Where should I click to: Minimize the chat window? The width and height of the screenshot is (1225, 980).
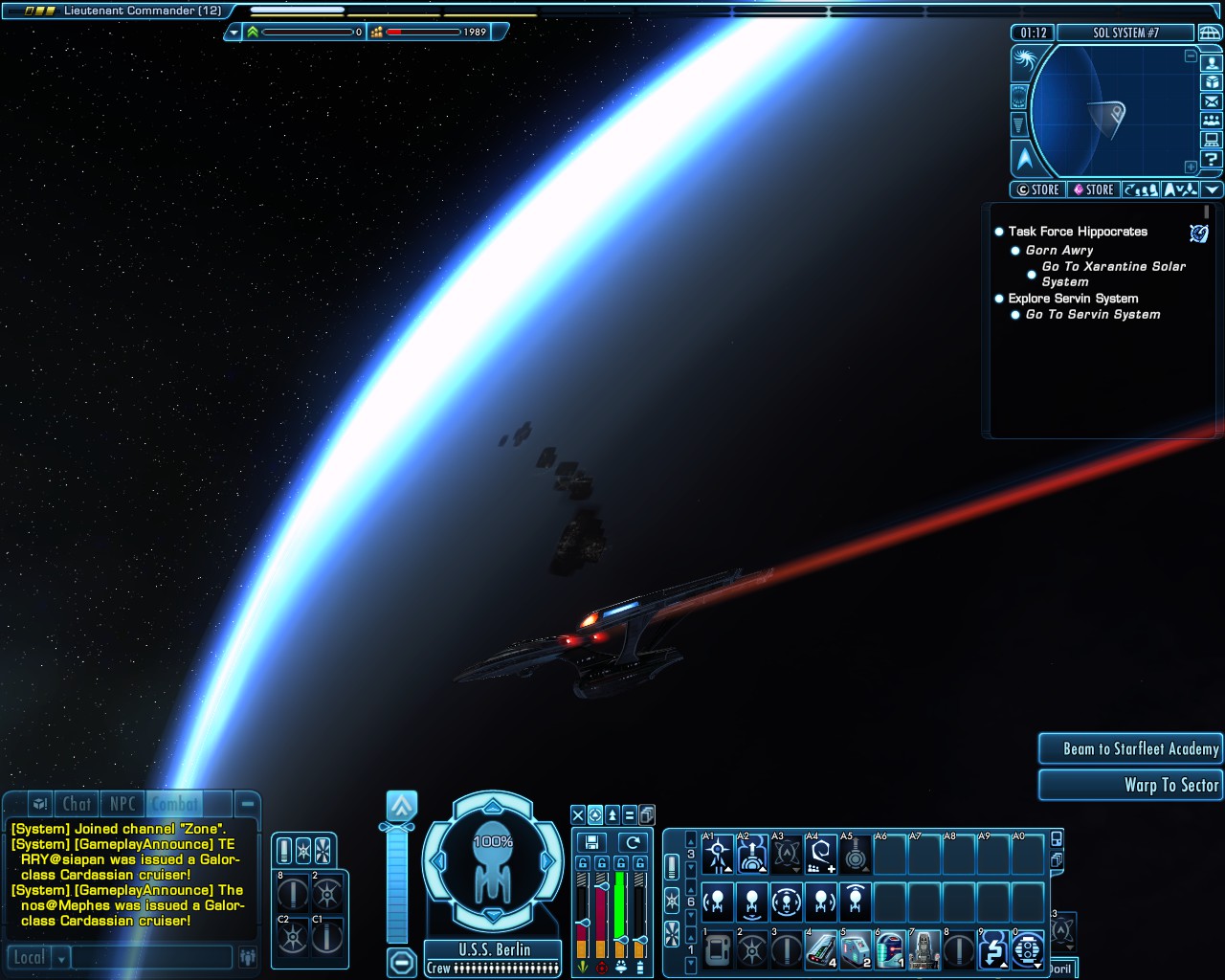[x=247, y=804]
